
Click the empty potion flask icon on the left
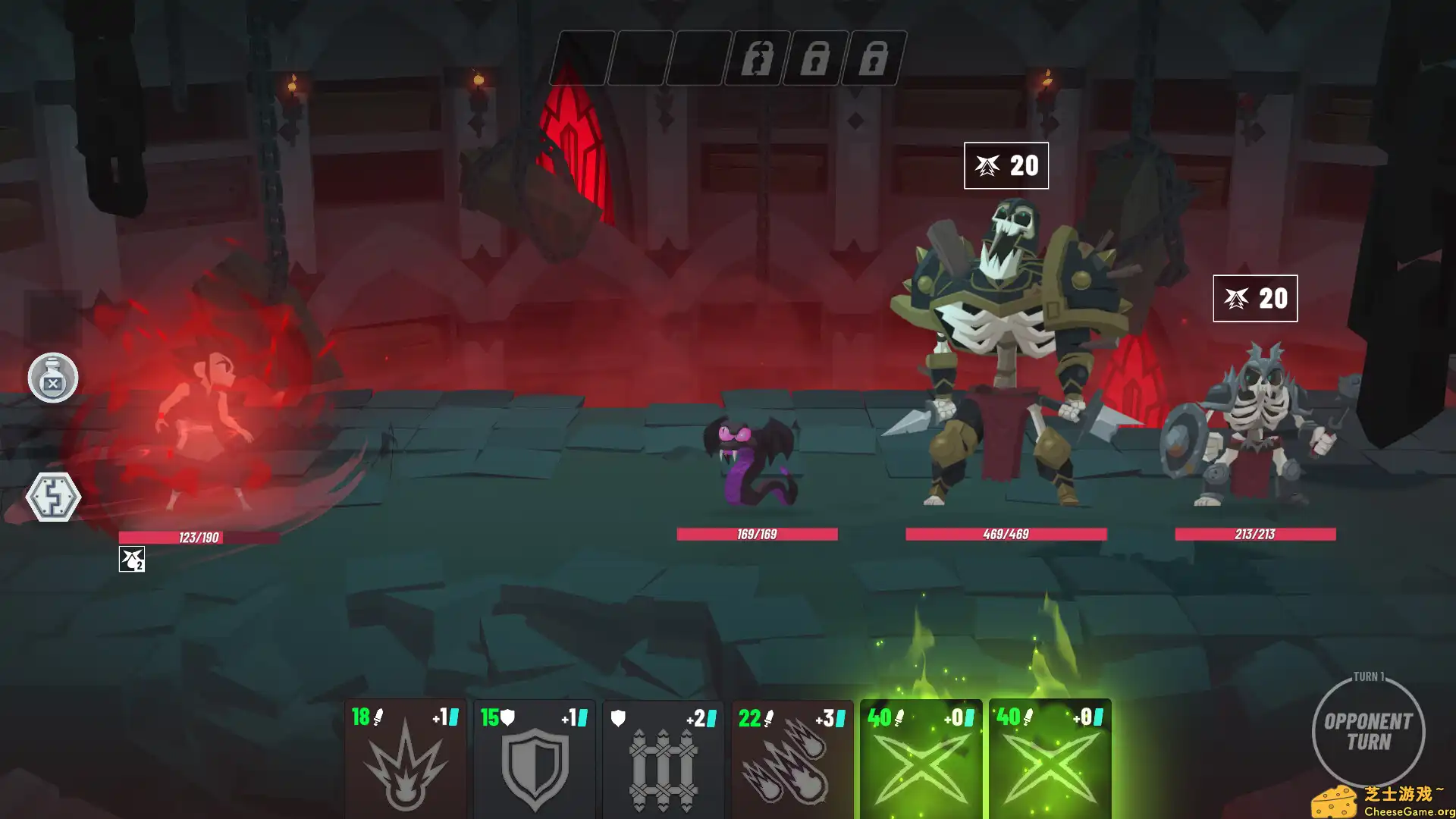point(52,378)
